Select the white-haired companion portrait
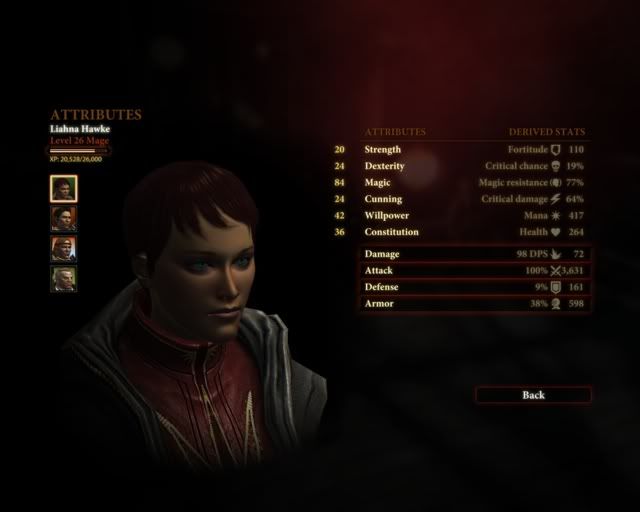The width and height of the screenshot is (640, 512). click(x=64, y=278)
